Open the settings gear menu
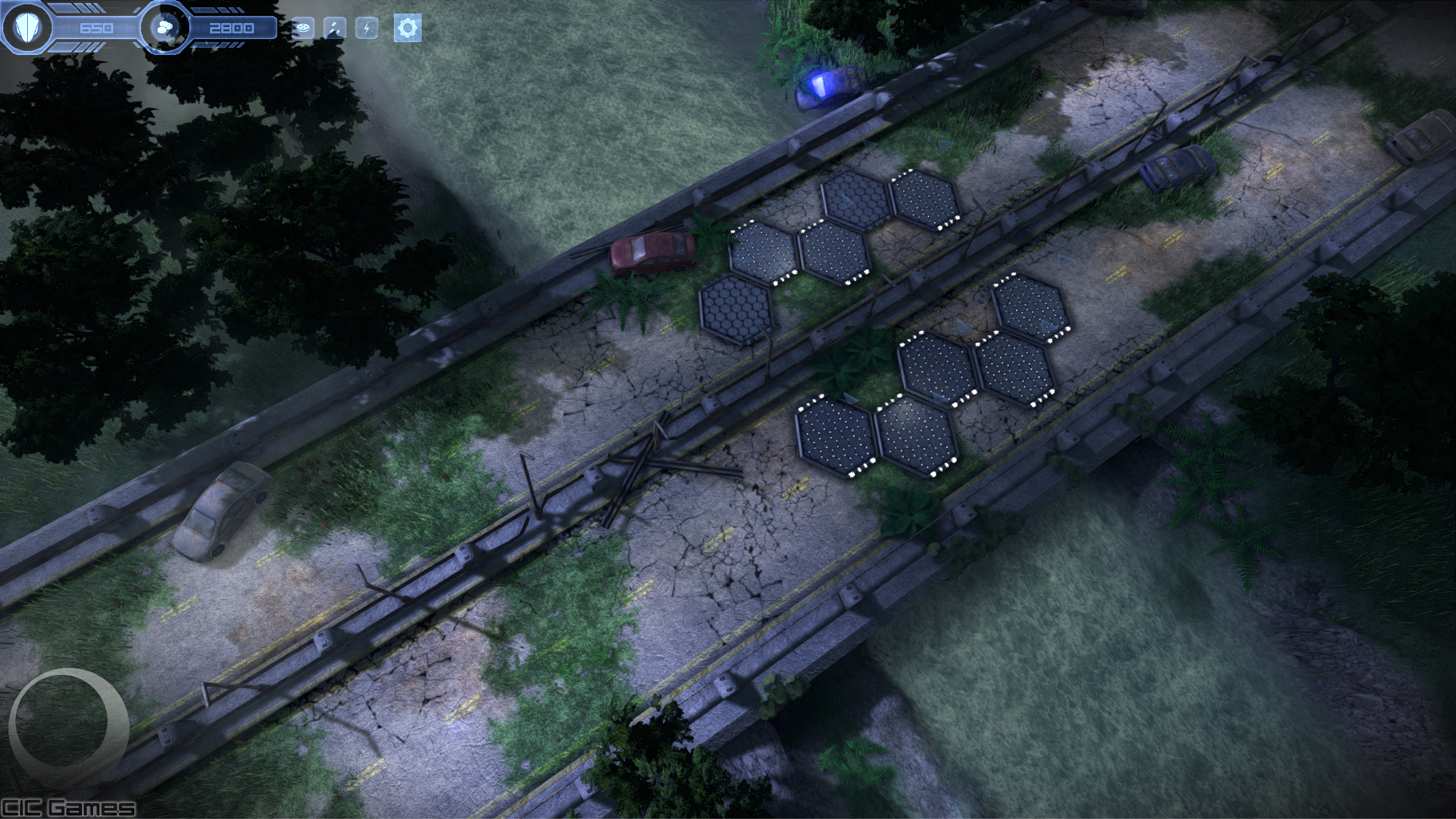The image size is (1456, 819). 407,29
